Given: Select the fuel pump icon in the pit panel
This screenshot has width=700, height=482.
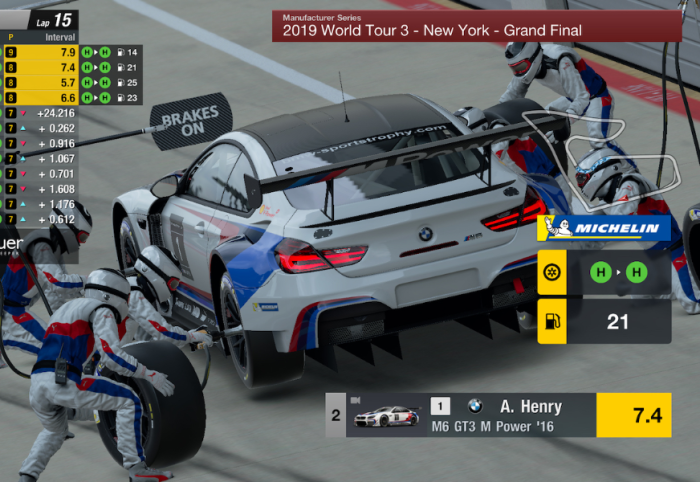Looking at the screenshot, I should coord(552,321).
